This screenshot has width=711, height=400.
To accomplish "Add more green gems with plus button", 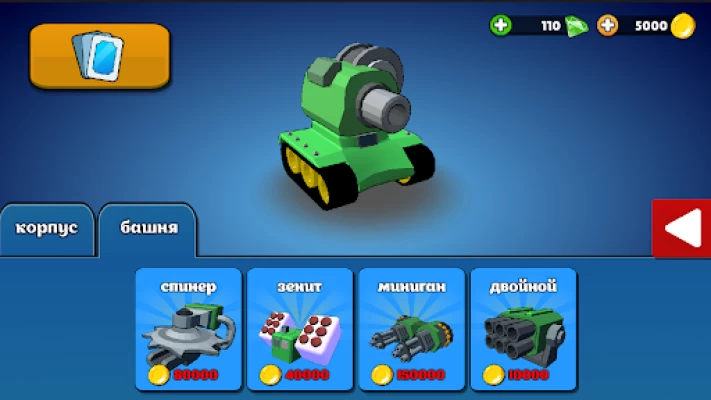I will click(x=501, y=25).
